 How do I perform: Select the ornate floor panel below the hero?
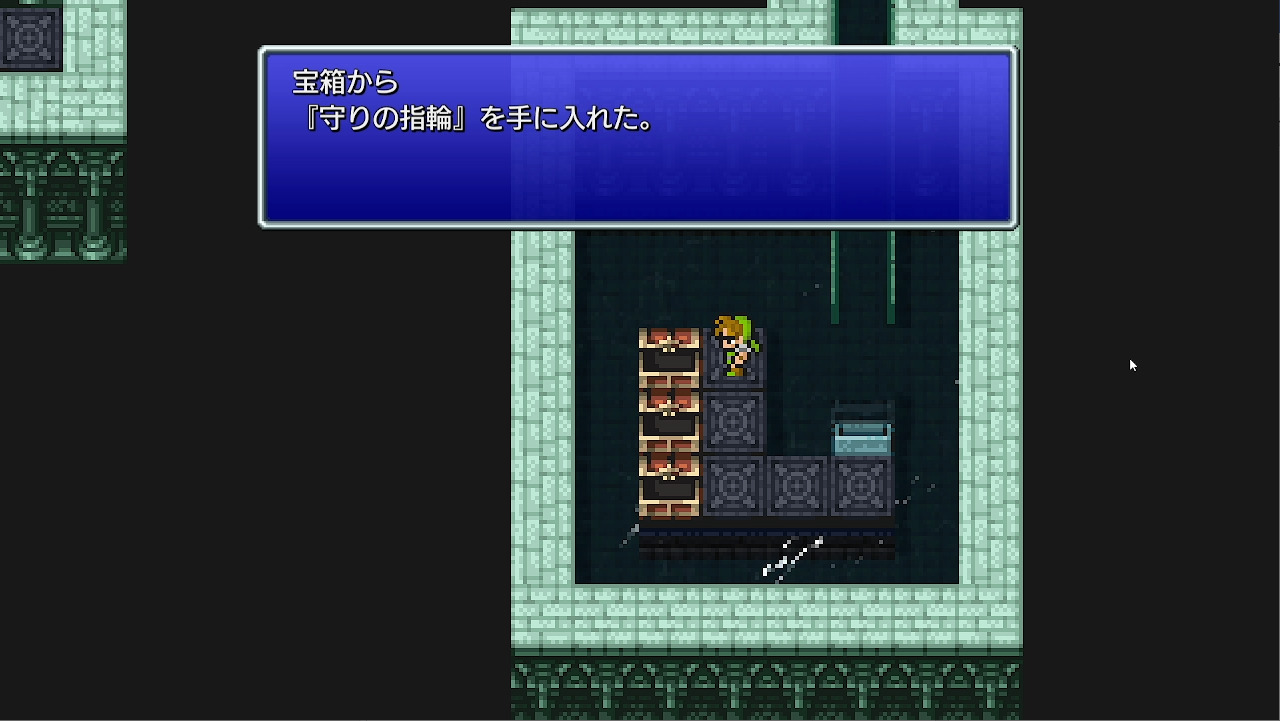[736, 420]
